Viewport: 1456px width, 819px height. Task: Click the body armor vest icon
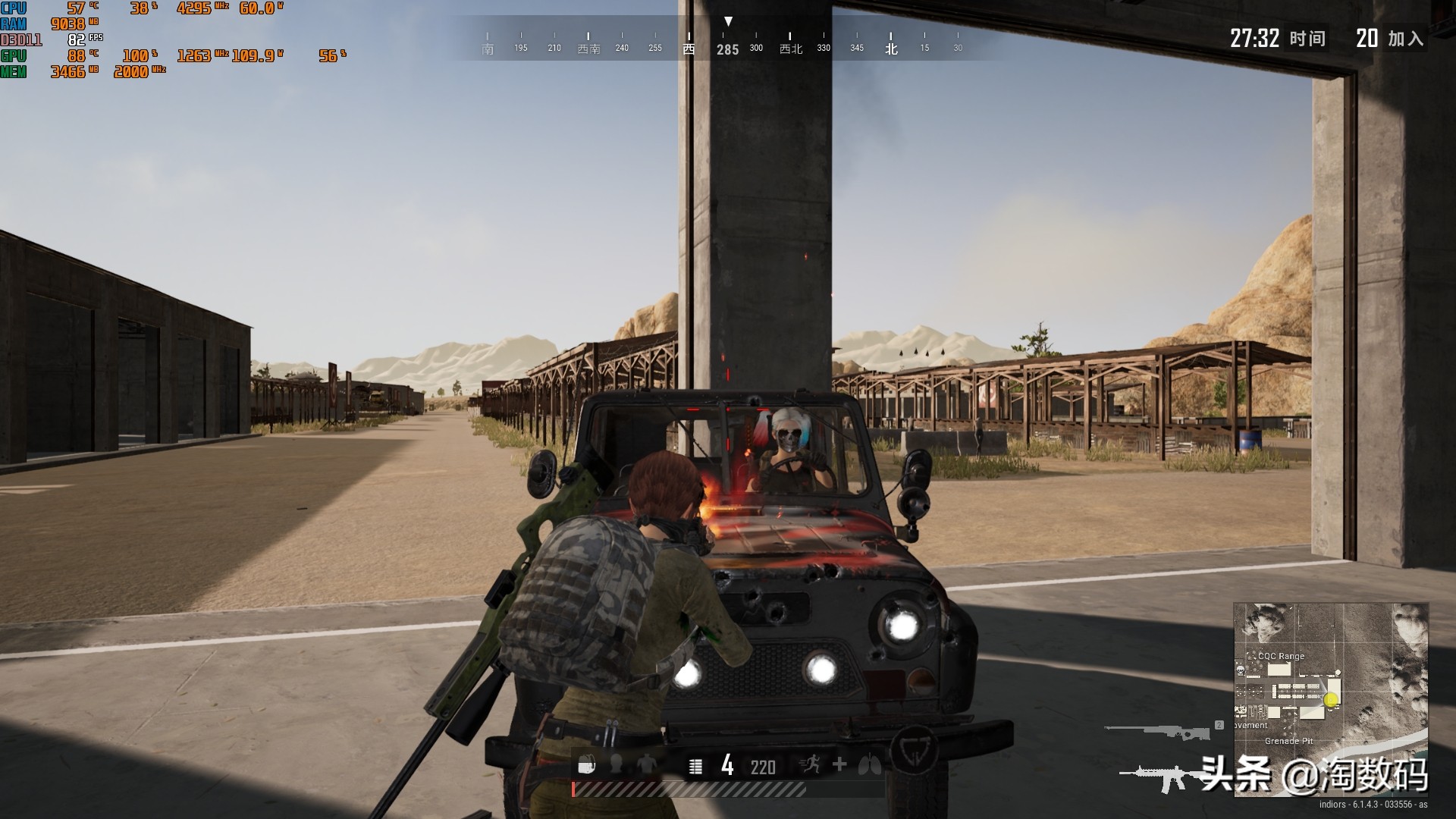point(647,765)
